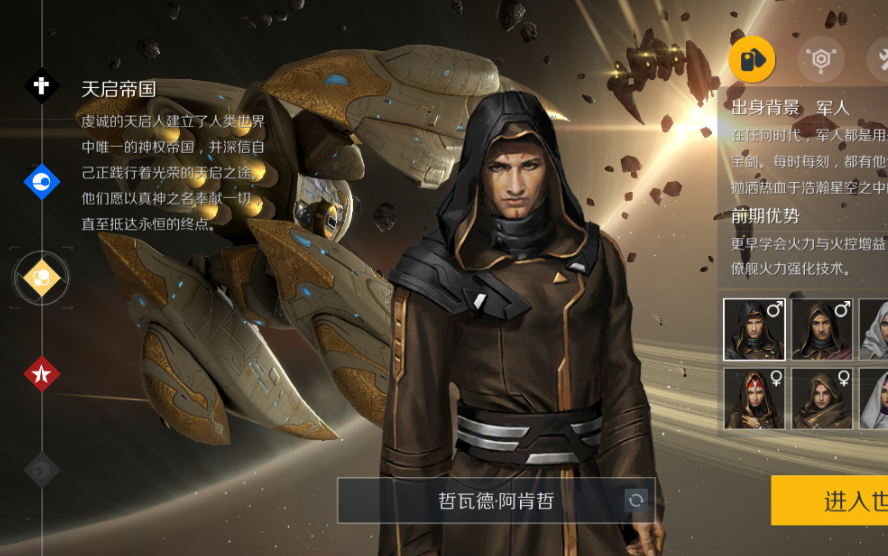Pick the female portrait with red headpiece
The width and height of the screenshot is (888, 556).
point(754,398)
